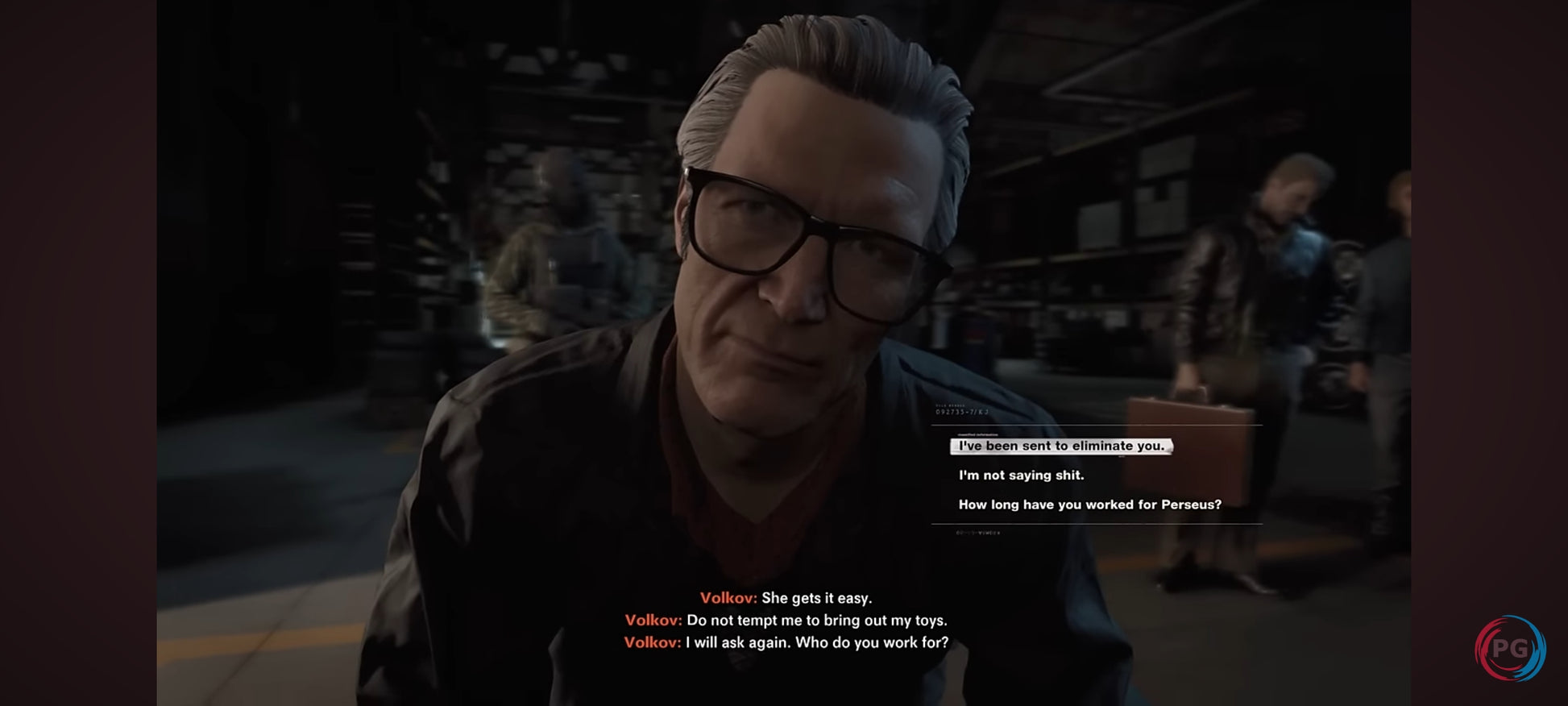Choose "I've been sent to eliminate you."
This screenshot has width=1568, height=706.
click(1060, 446)
